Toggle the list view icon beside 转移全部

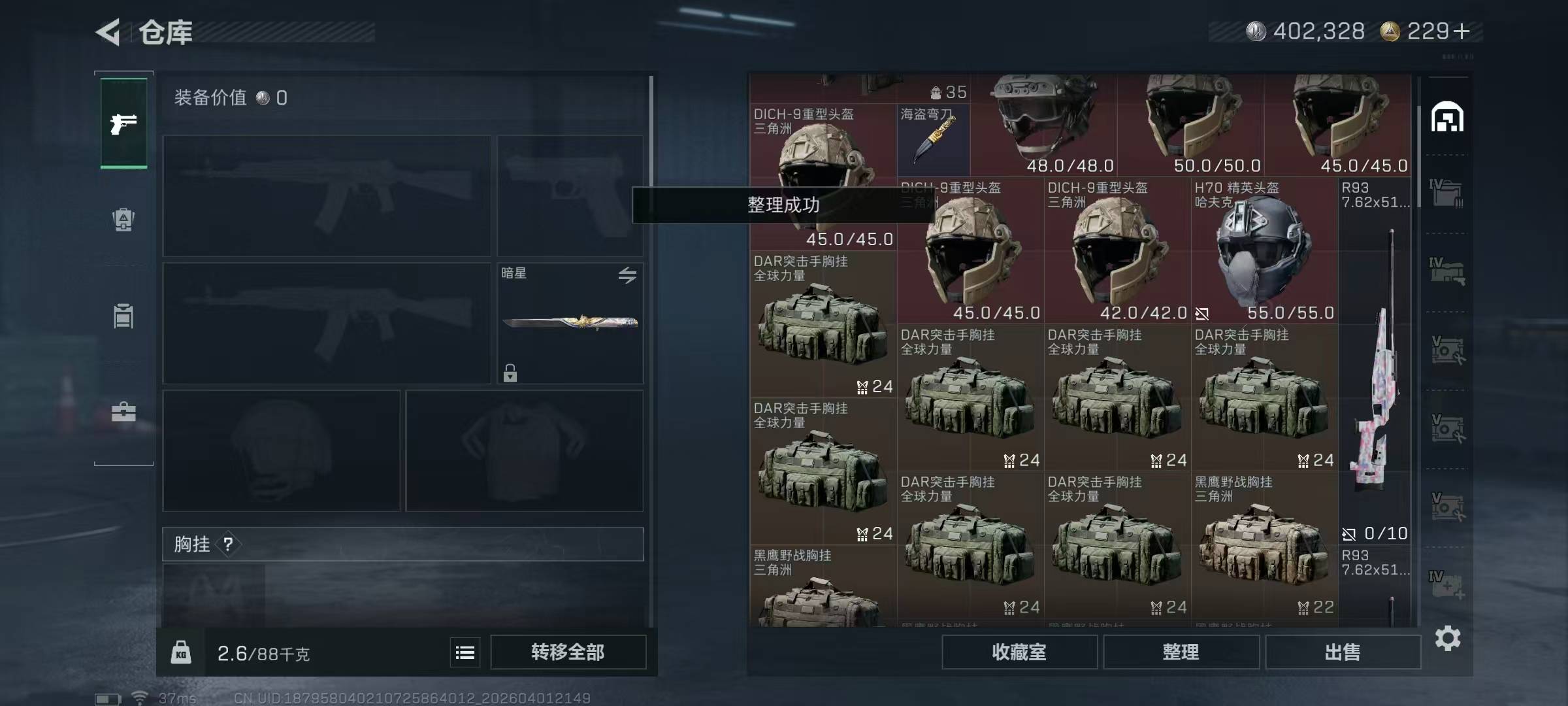(465, 652)
